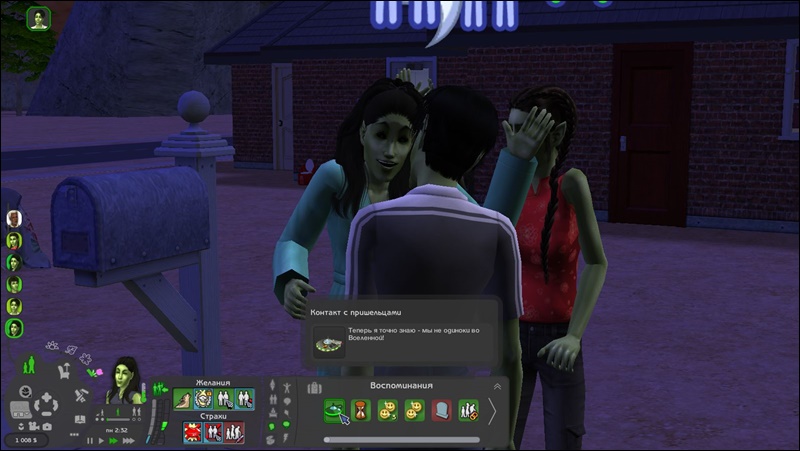Click the hourglass memory icon
Screen dimensions: 800x451
[361, 409]
